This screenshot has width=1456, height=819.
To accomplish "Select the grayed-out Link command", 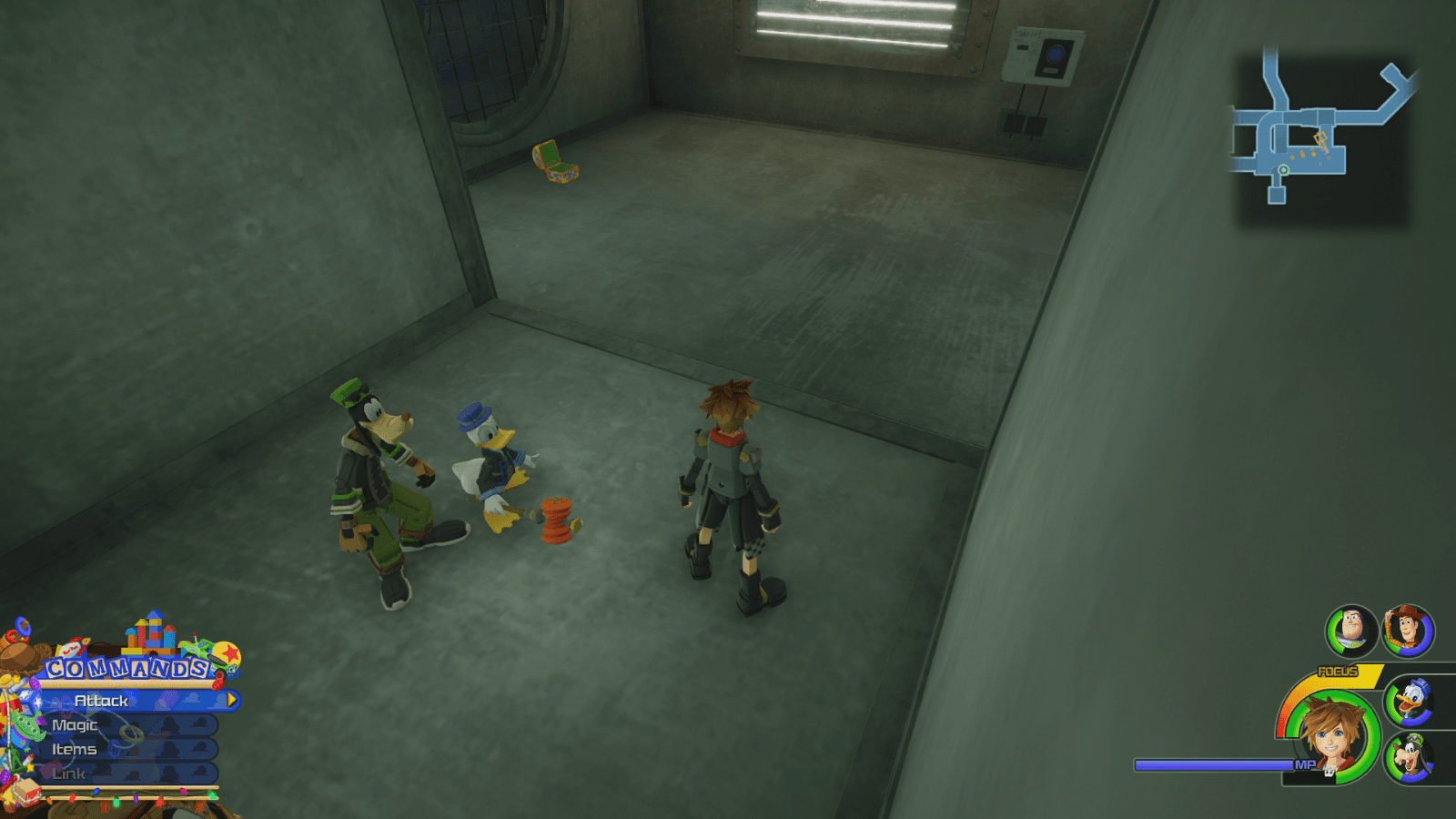I will [x=68, y=773].
